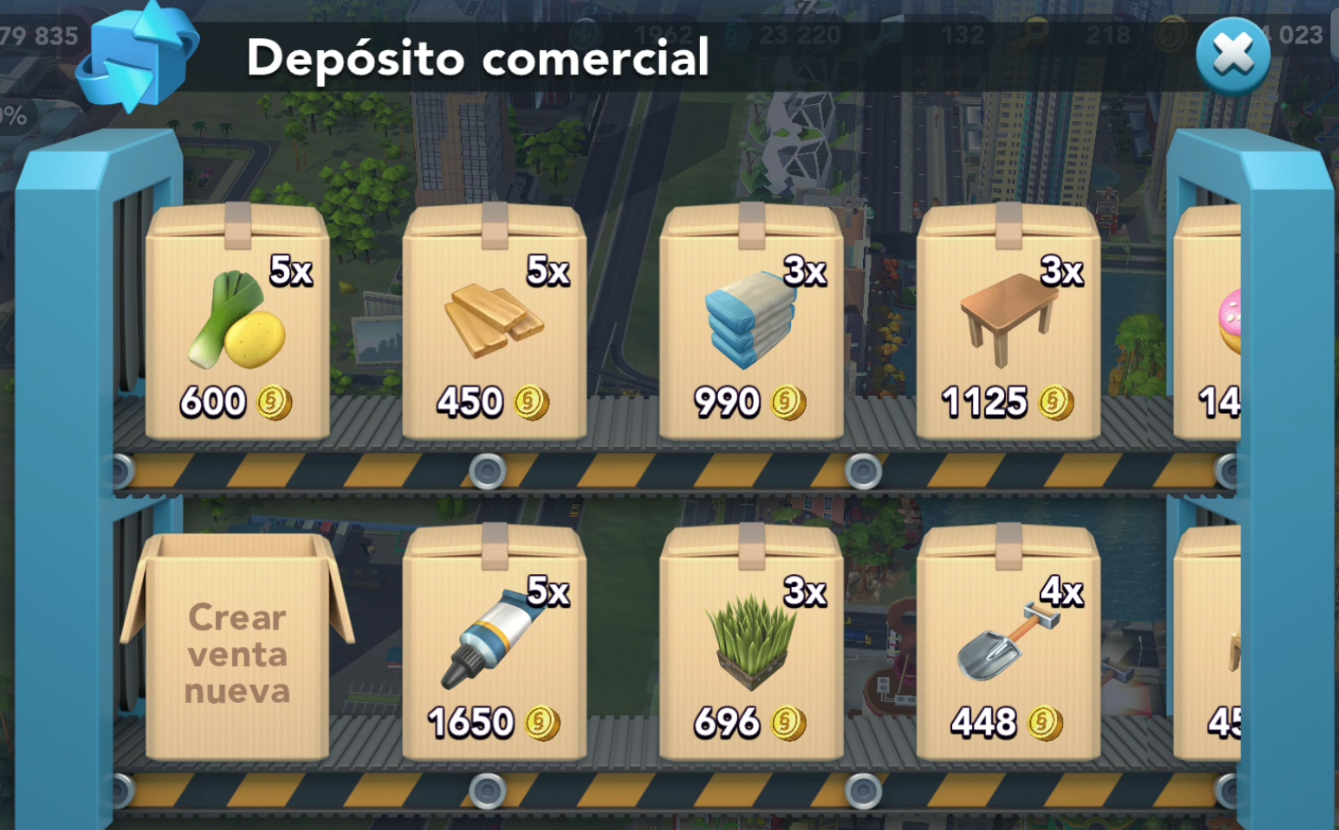Select the shovel box priced 448
This screenshot has height=830, width=1339.
[1008, 645]
